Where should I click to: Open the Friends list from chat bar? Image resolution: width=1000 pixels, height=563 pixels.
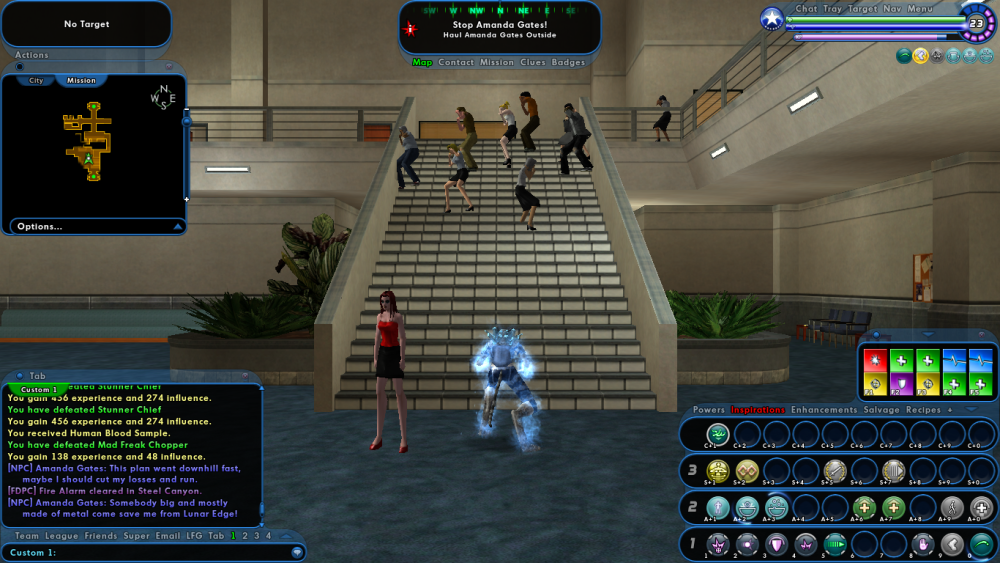[x=101, y=536]
